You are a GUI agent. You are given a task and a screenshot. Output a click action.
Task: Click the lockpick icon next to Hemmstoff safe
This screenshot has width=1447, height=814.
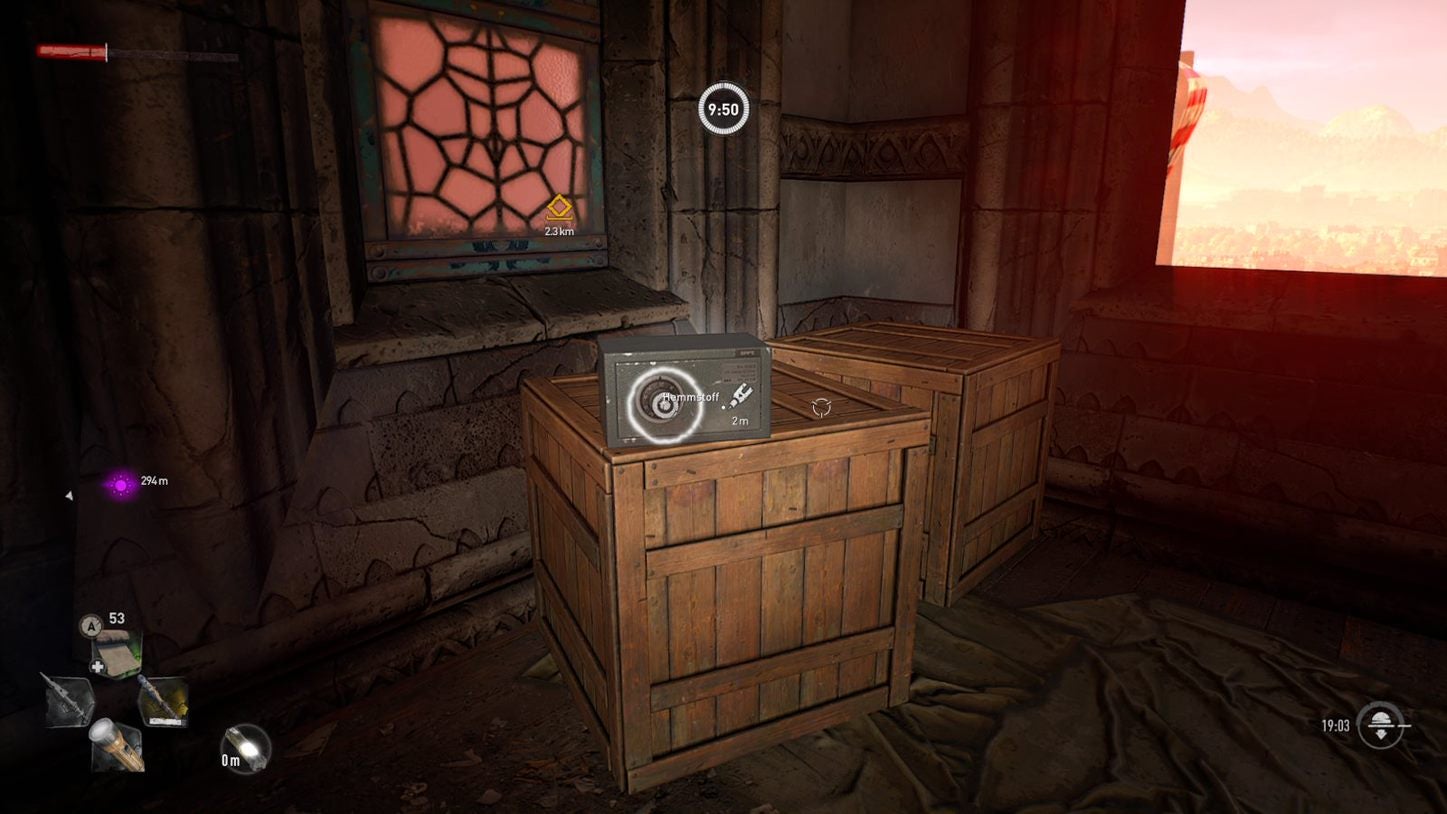[x=741, y=395]
